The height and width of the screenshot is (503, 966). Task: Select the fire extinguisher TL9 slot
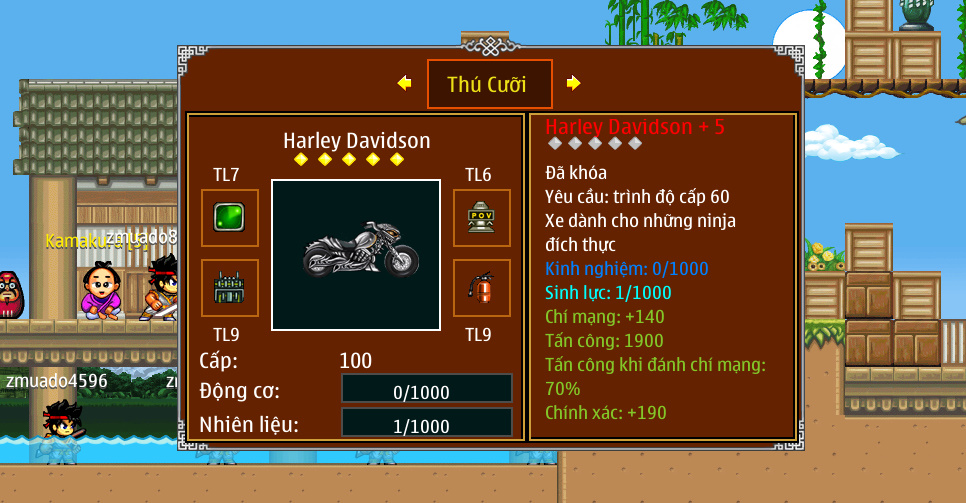(x=482, y=288)
